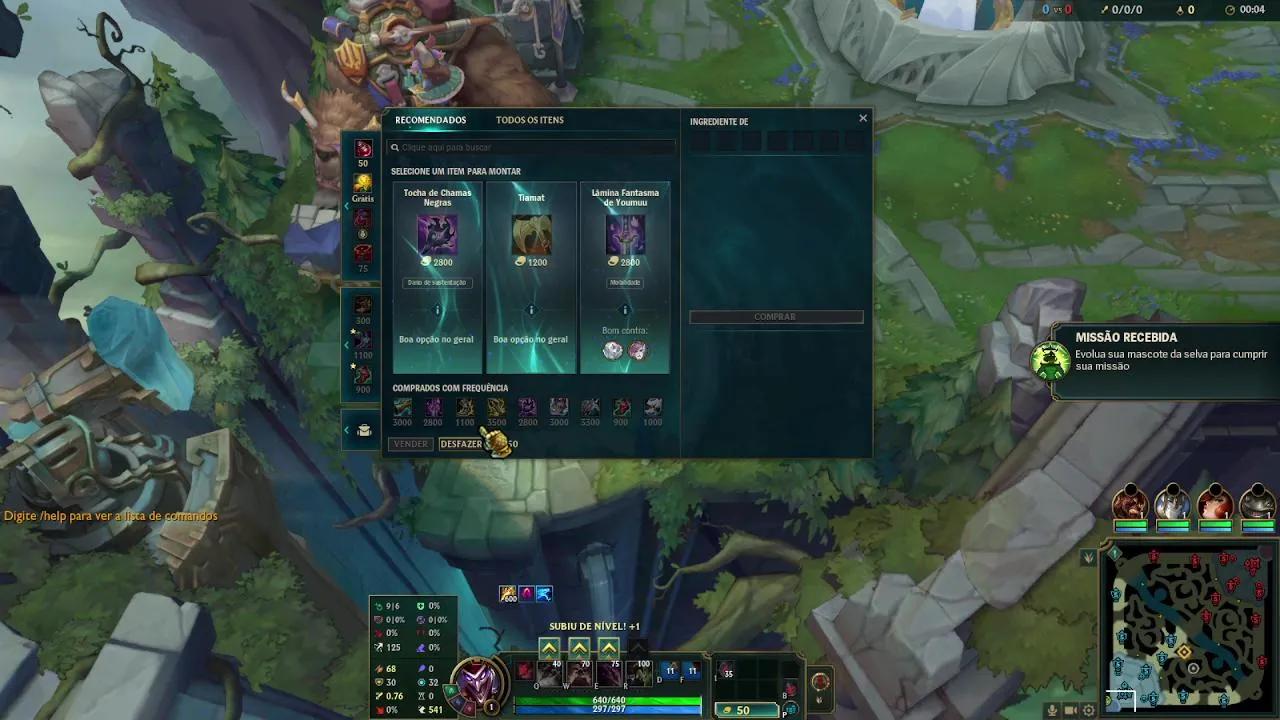Expand the info panel on the Tiamat card
Screen dimensions: 1280x720
pyautogui.click(x=531, y=308)
